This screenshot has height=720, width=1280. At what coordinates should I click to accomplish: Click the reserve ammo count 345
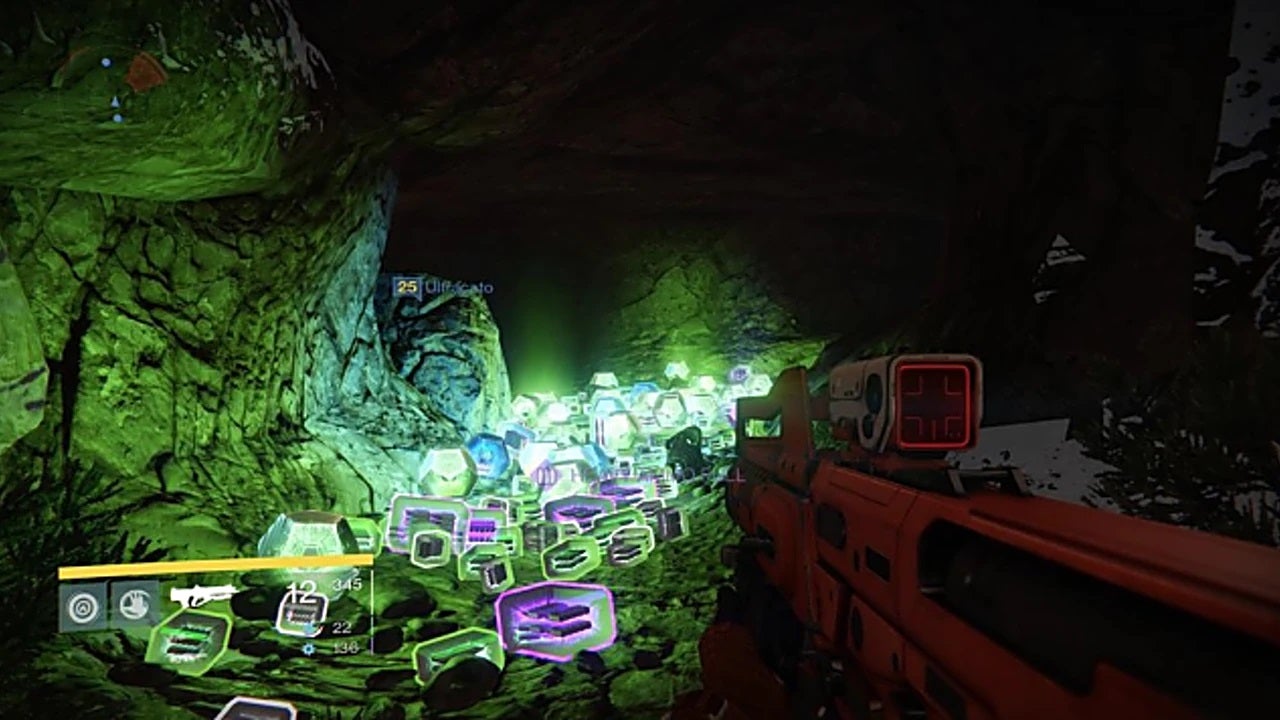pos(347,585)
